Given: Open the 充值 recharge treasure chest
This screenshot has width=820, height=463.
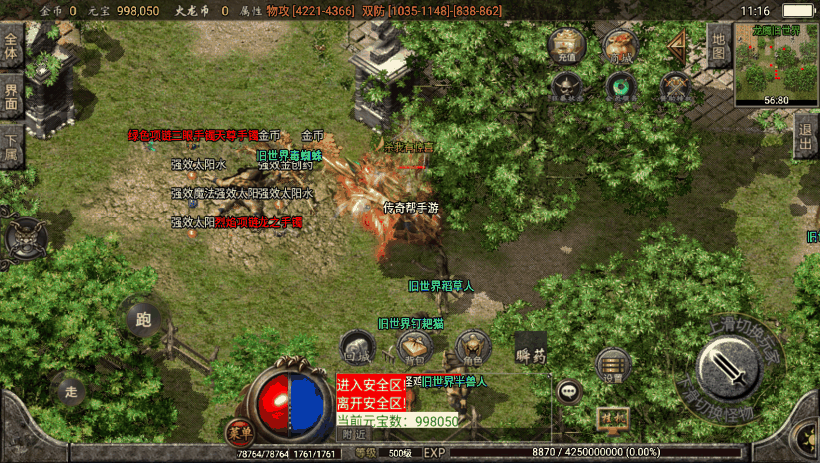Looking at the screenshot, I should point(567,45).
